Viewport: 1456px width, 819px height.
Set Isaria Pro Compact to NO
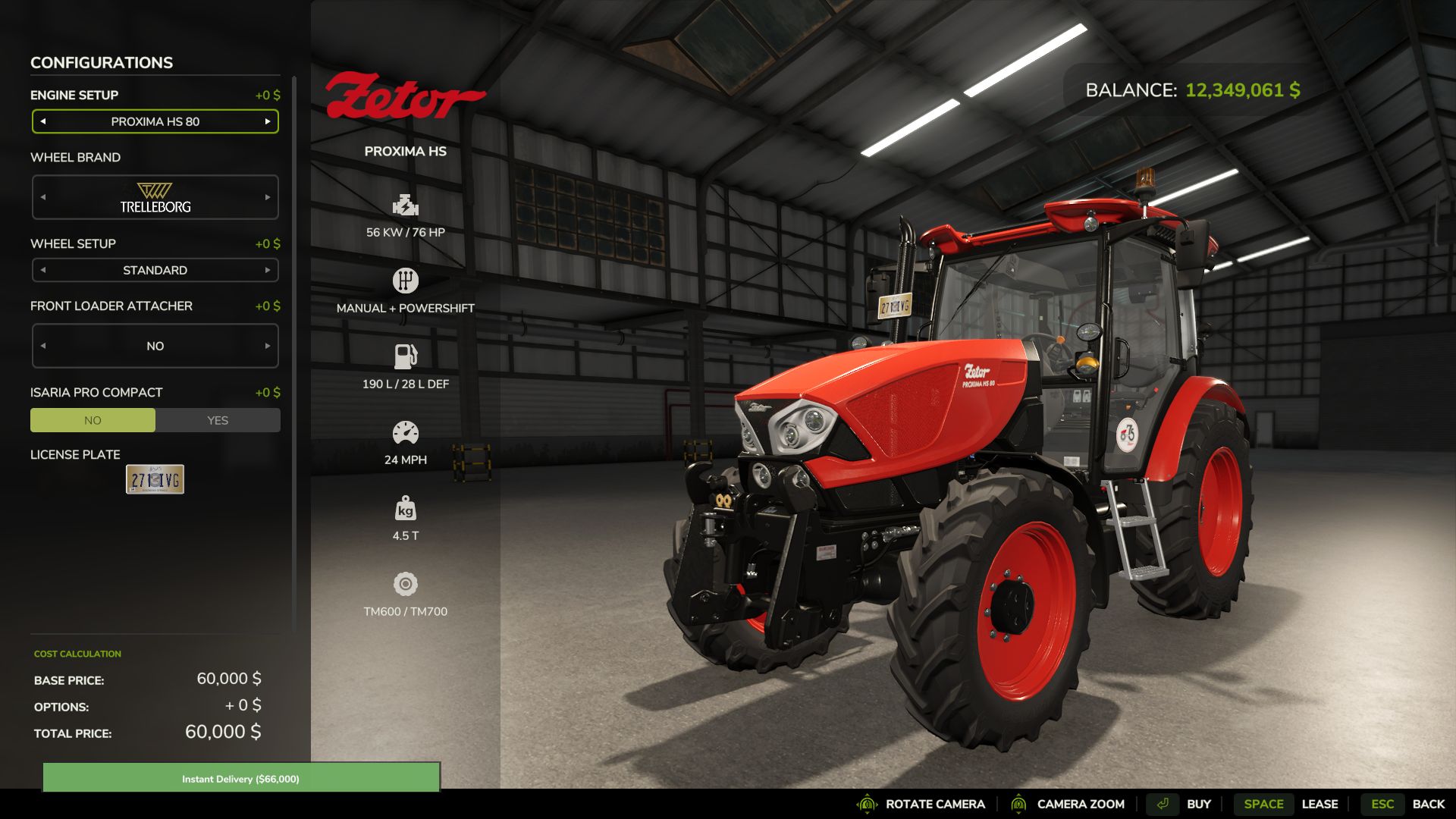(93, 420)
